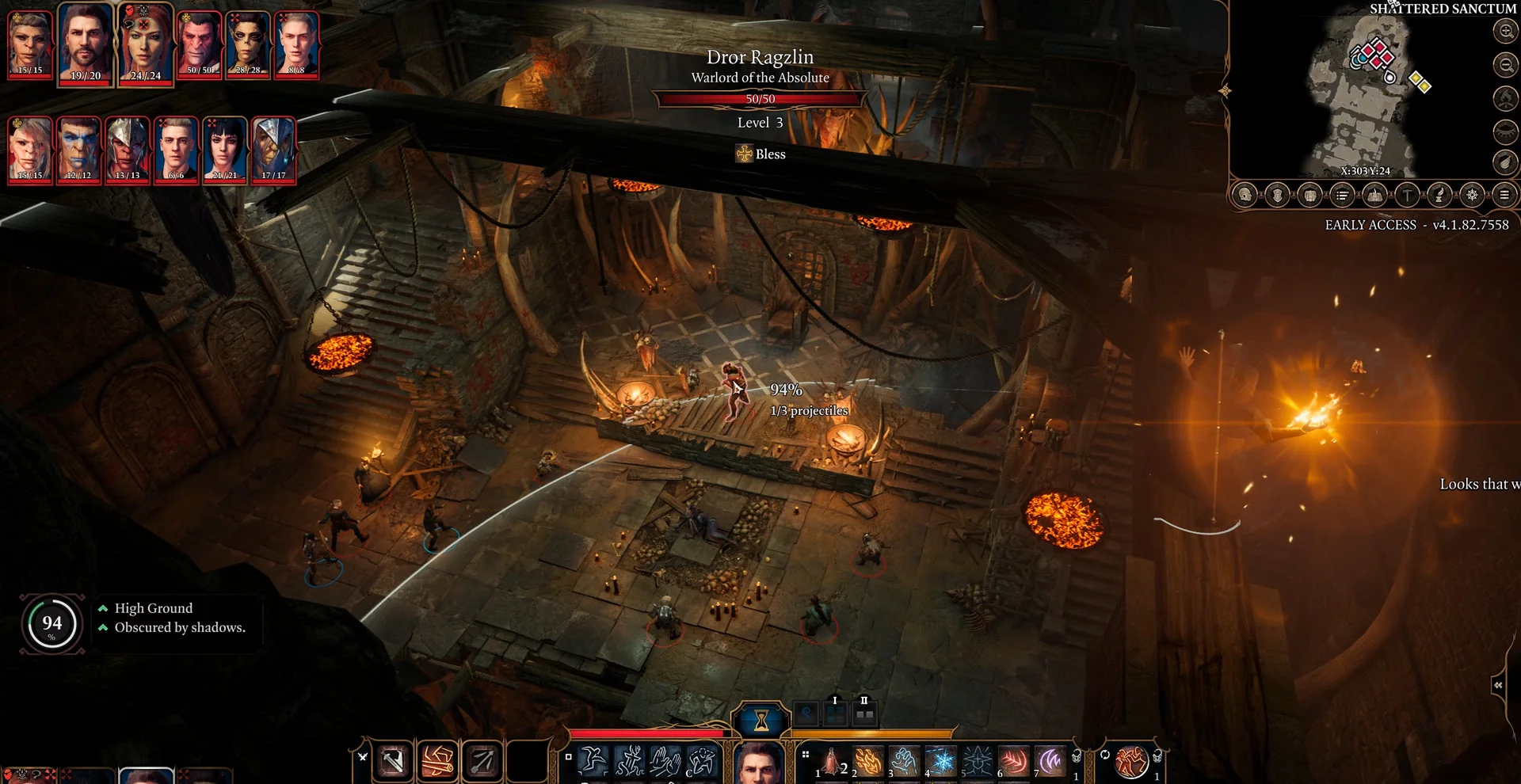The image size is (1521, 784).
Task: Open the helmet character sheet icon
Action: 1245,195
